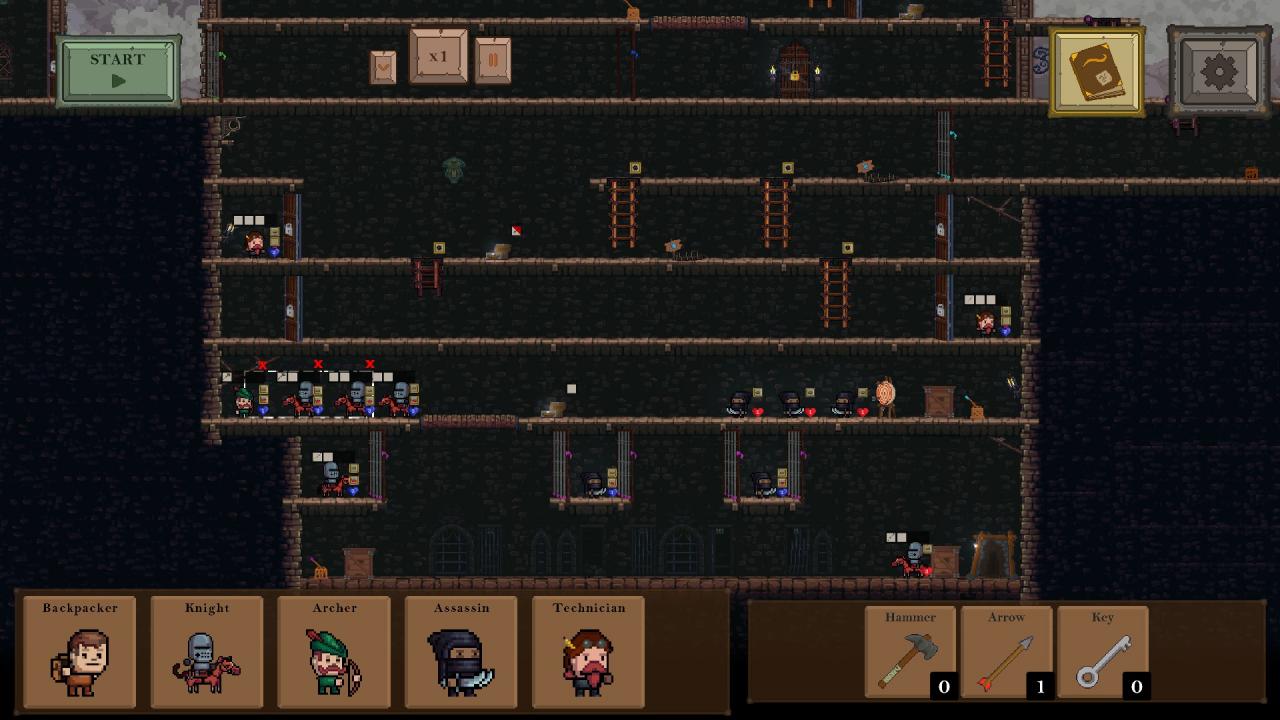Open the gear settings menu
The height and width of the screenshot is (720, 1280).
point(1219,71)
